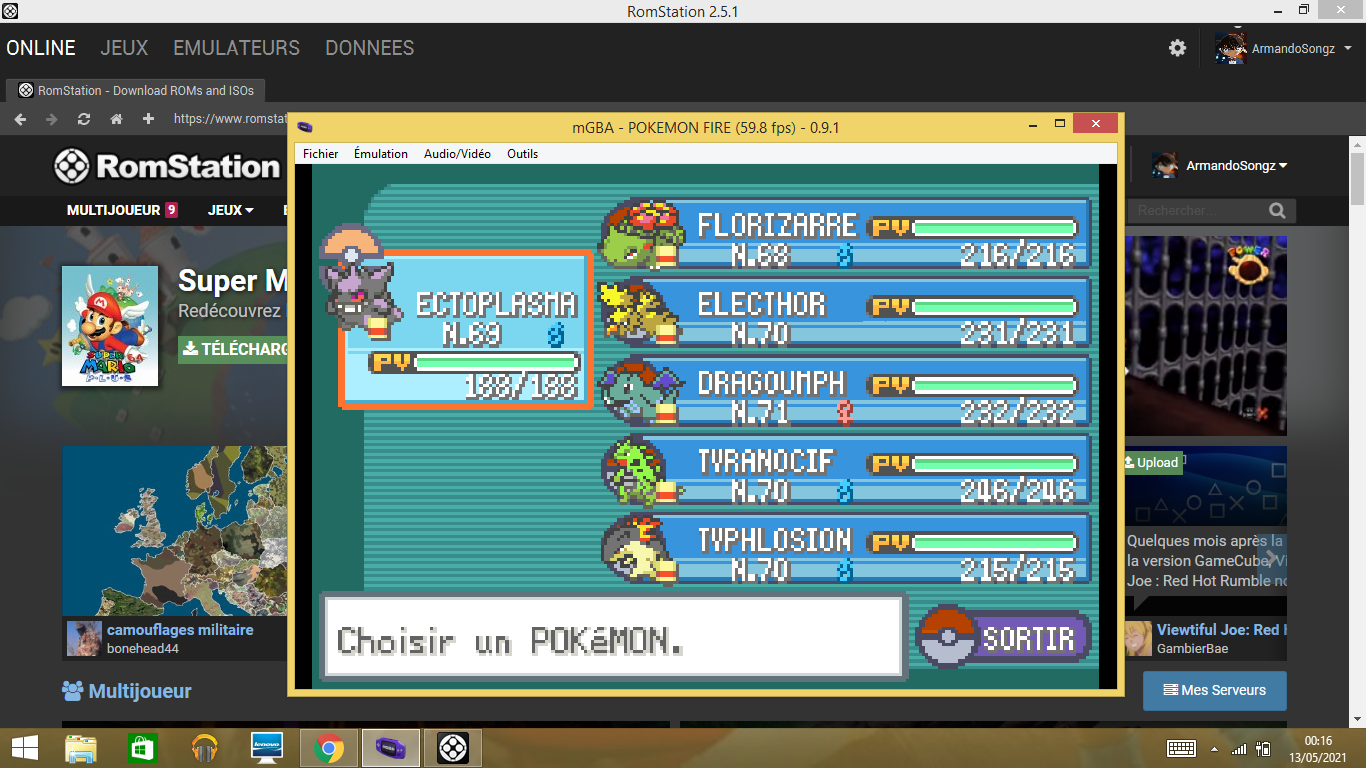Open the Audio/Vidéo menu
1366x768 pixels.
tap(457, 154)
